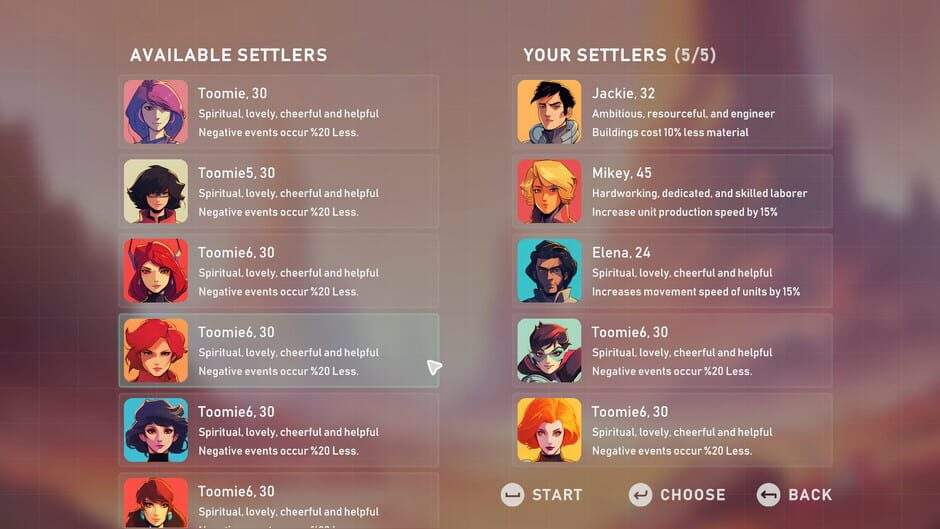940x529 pixels.
Task: Pick the highlighted Toomie6 available settler row
Action: 278,351
